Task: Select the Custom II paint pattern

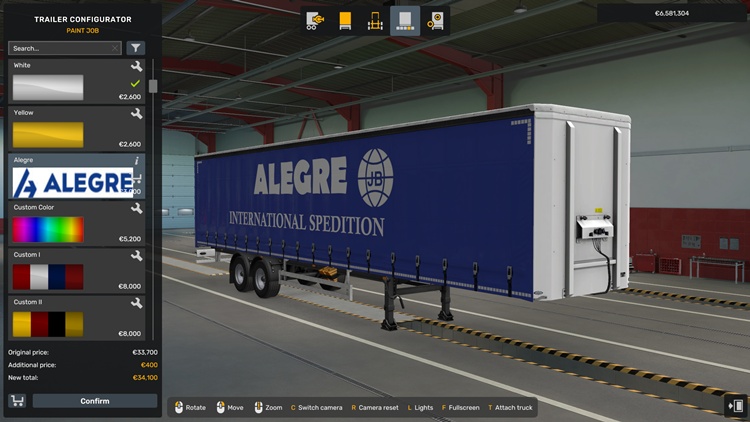Action: (48, 323)
